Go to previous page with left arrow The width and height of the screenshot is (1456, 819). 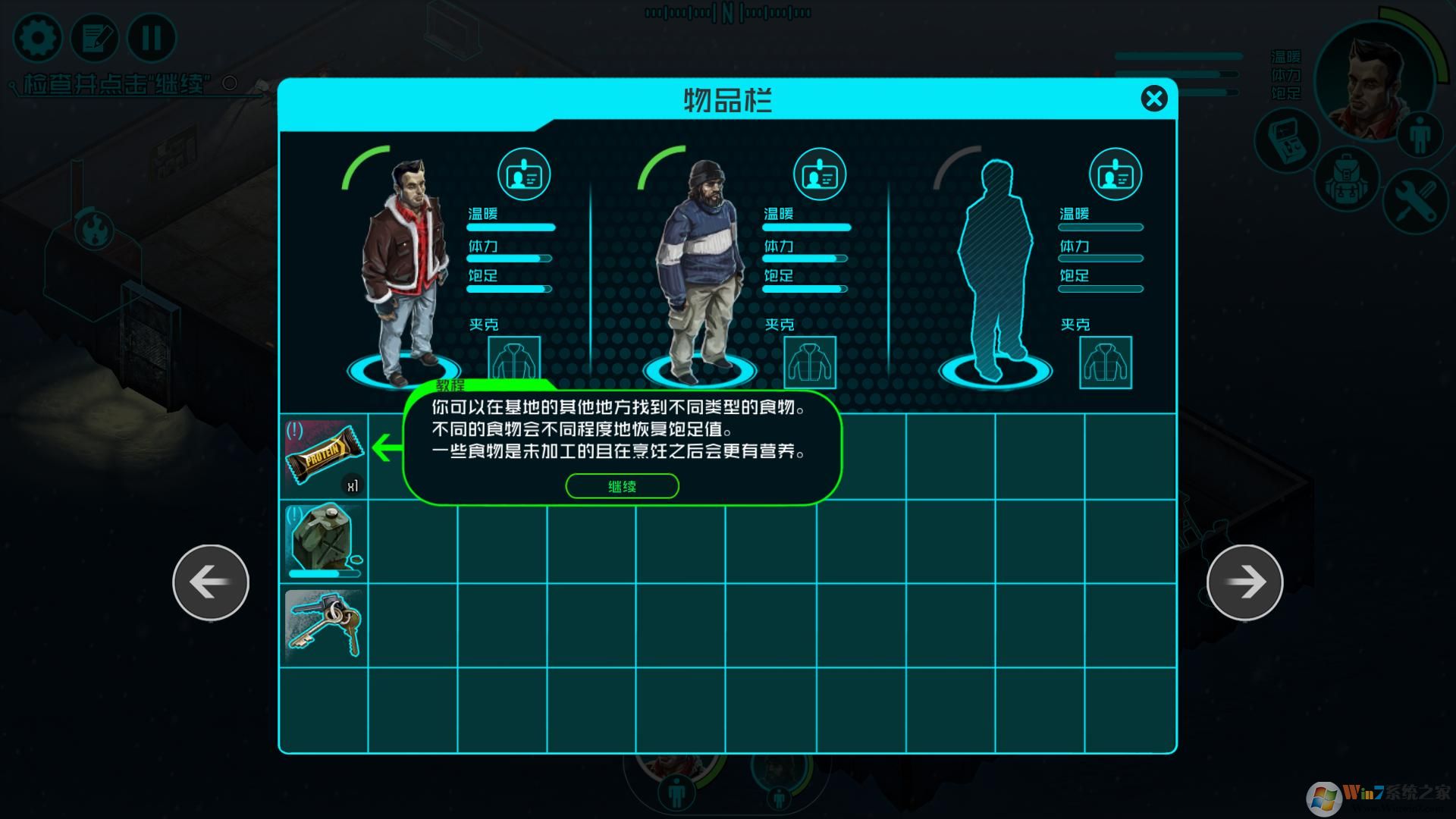pyautogui.click(x=211, y=582)
